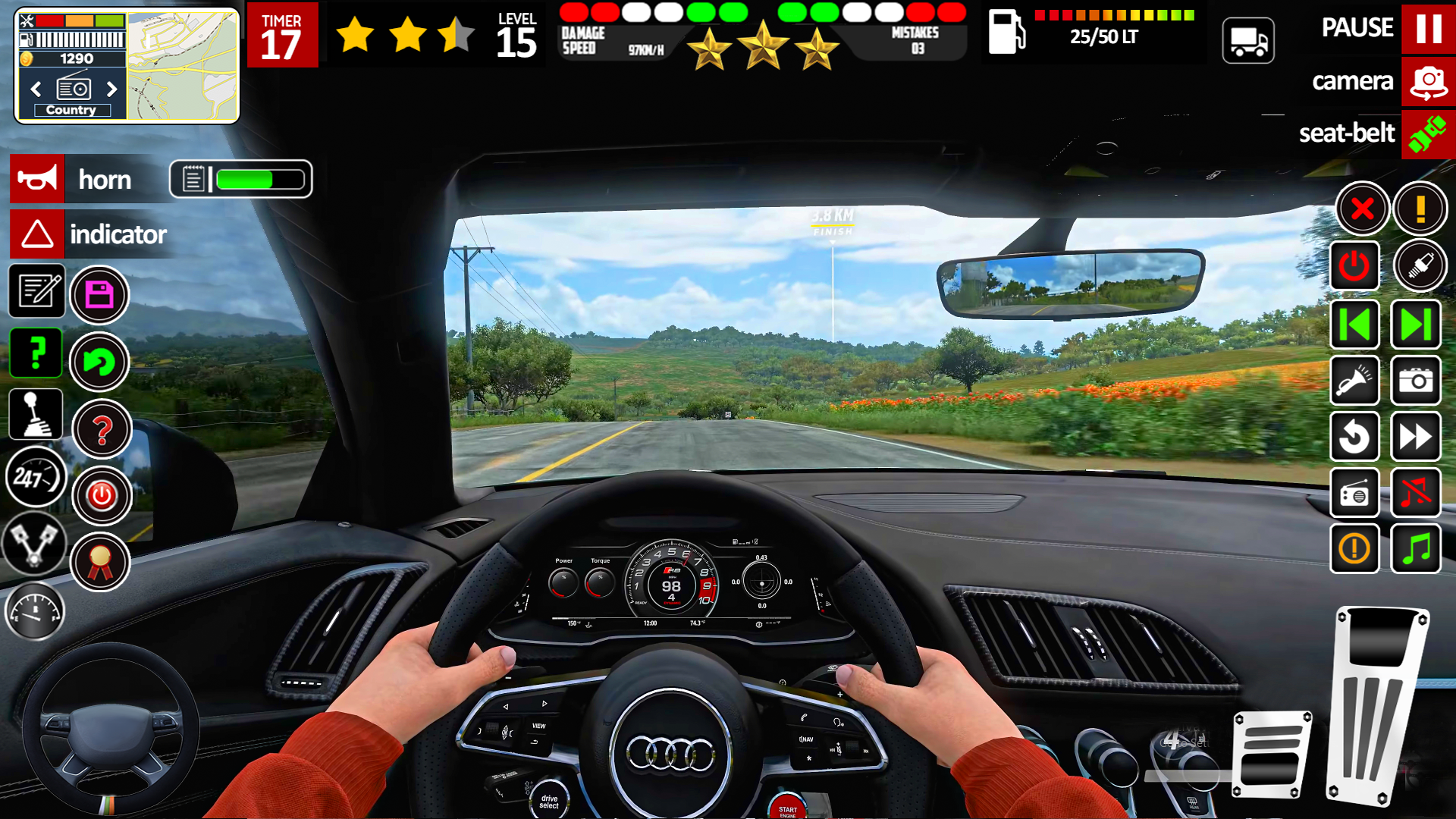Open the gear shifter icon
Image resolution: width=1456 pixels, height=819 pixels.
click(36, 414)
